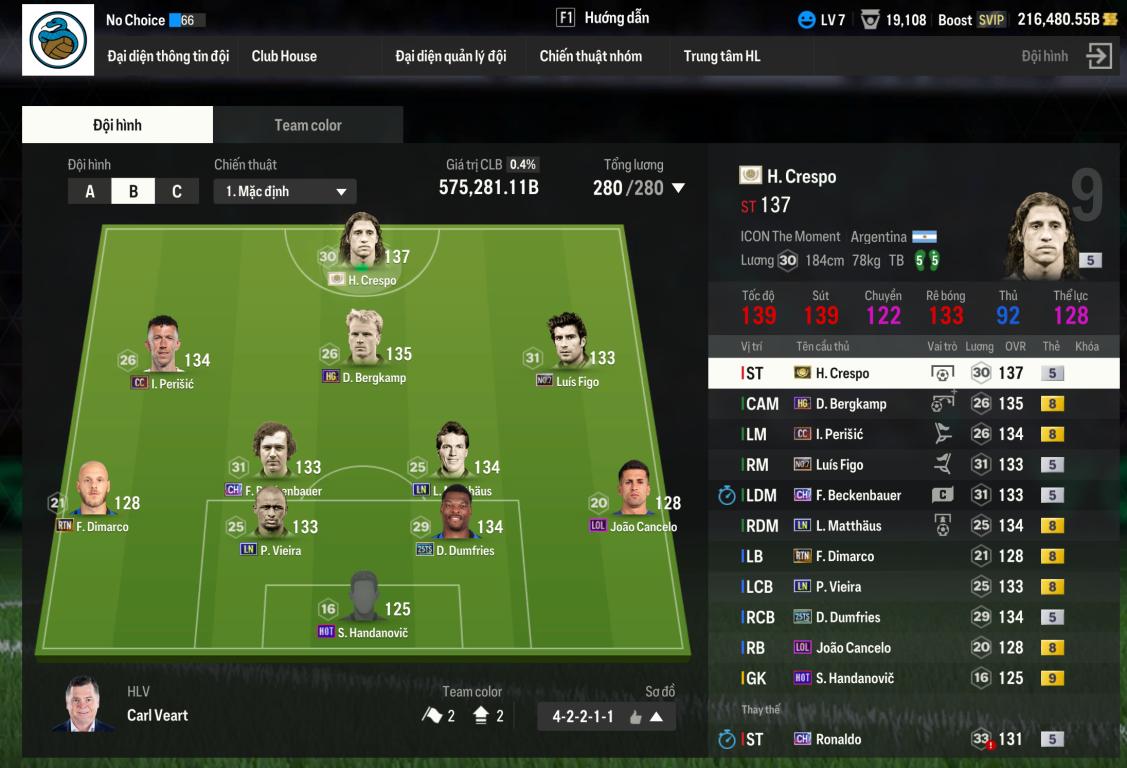Expand the Tổng lương salary arrow
Viewport: 1127px width, 768px height.
tap(678, 188)
